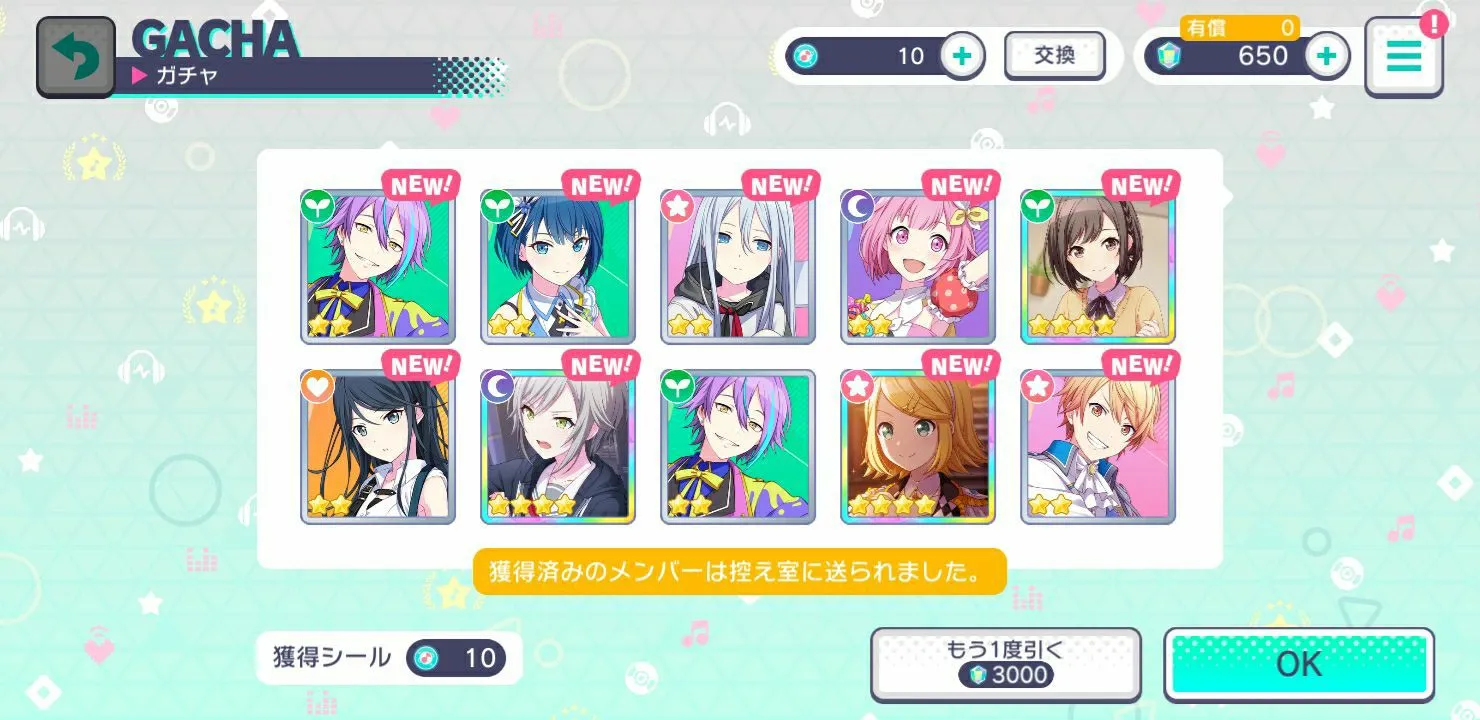The width and height of the screenshot is (1480, 720).
Task: Choose the blonde boy in white suit card
Action: (1097, 446)
